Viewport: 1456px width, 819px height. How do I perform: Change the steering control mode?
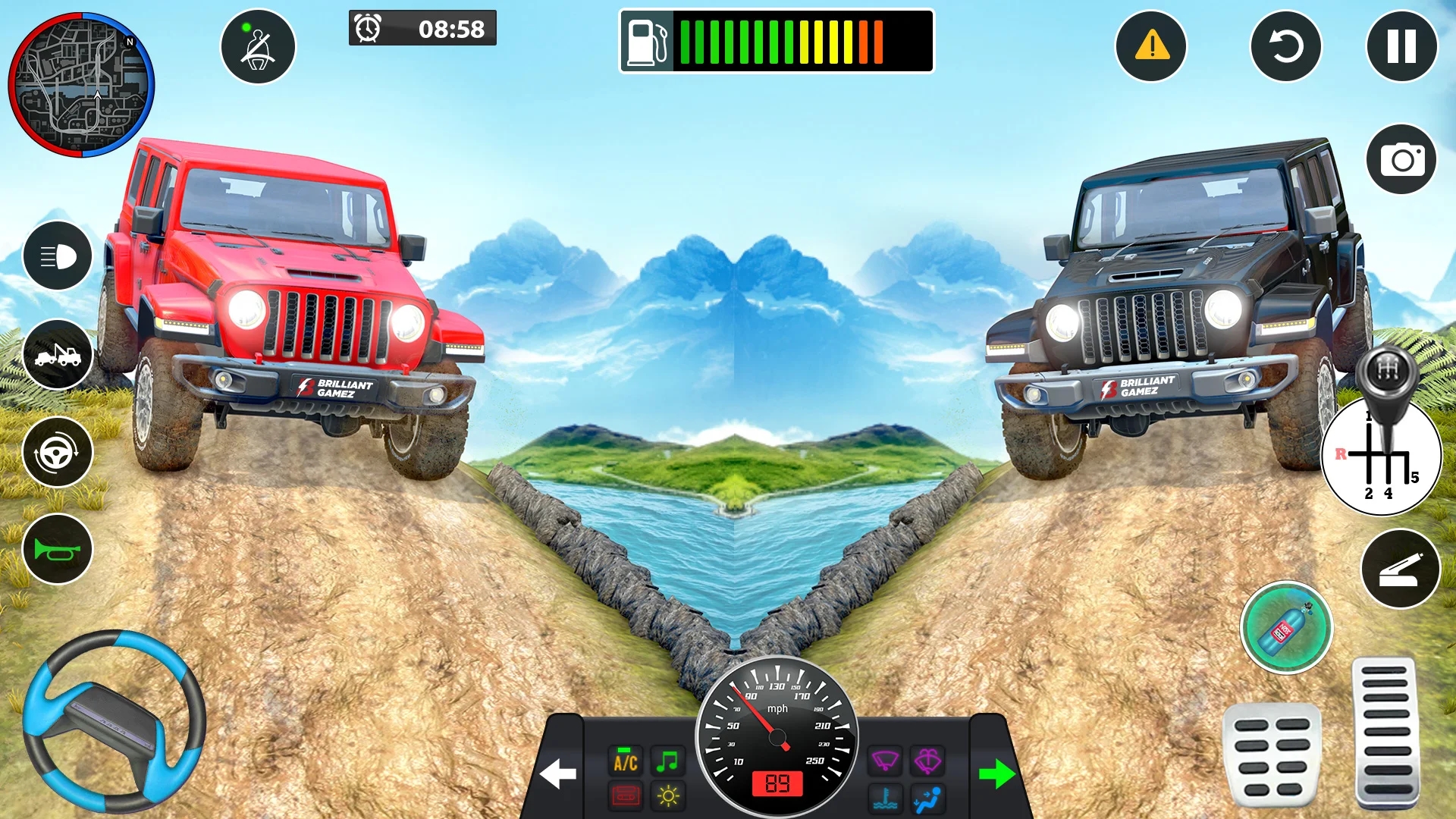click(58, 452)
